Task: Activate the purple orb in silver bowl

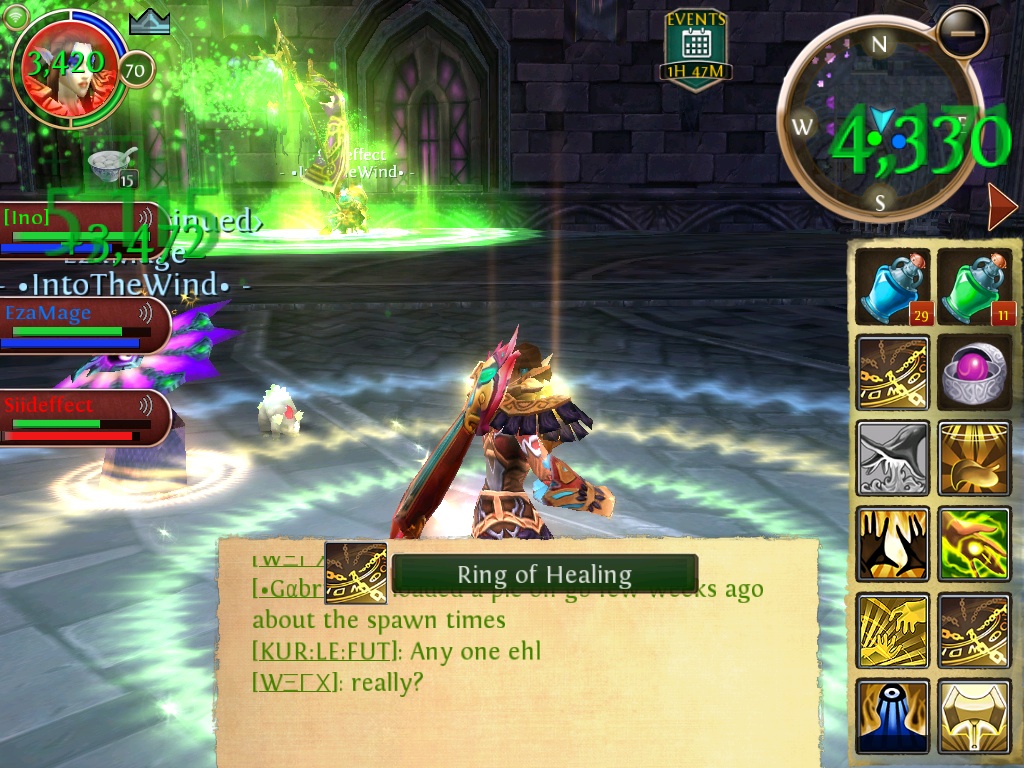Action: coord(975,372)
